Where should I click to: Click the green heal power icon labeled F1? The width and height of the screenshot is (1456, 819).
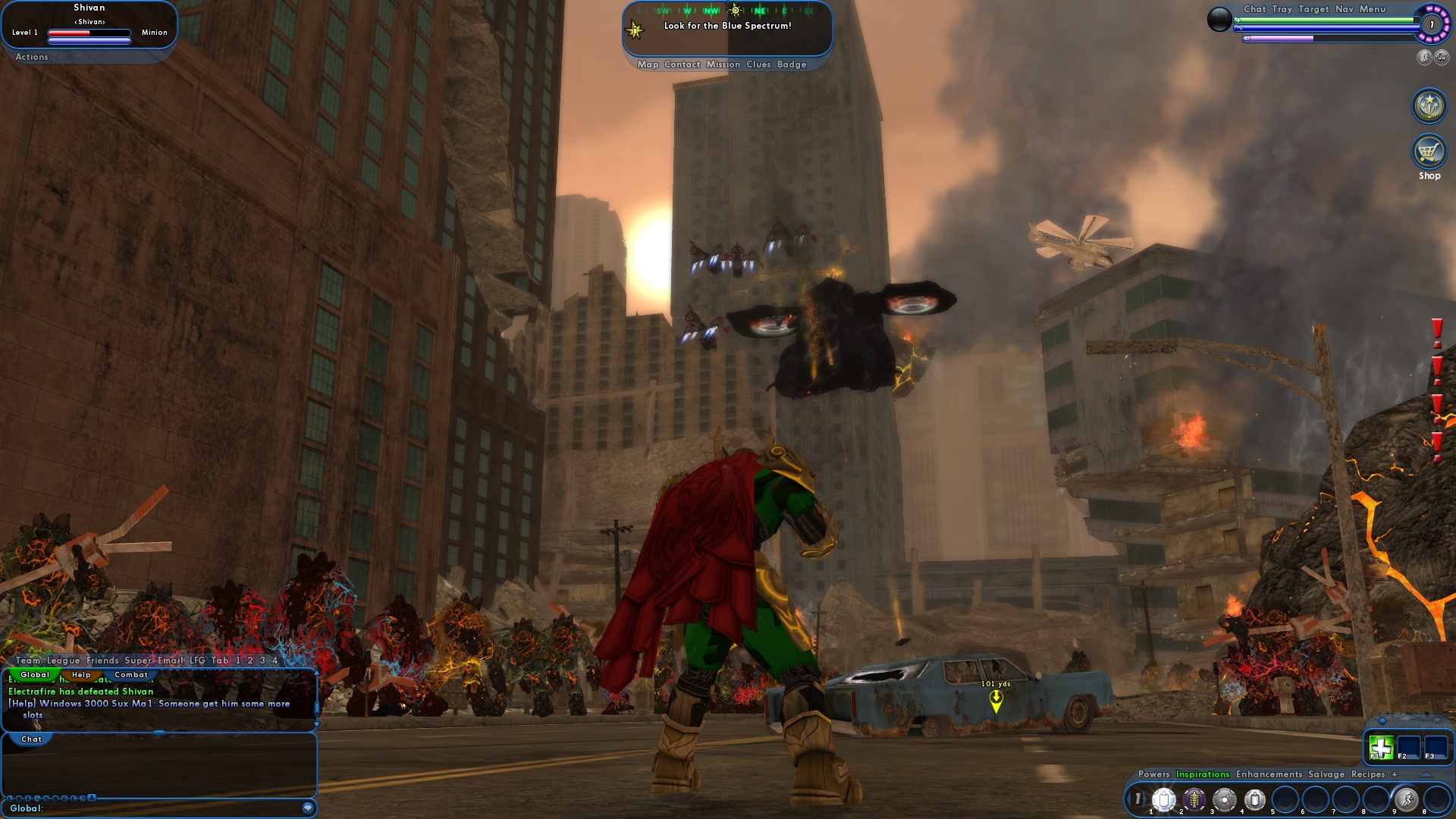1379,747
